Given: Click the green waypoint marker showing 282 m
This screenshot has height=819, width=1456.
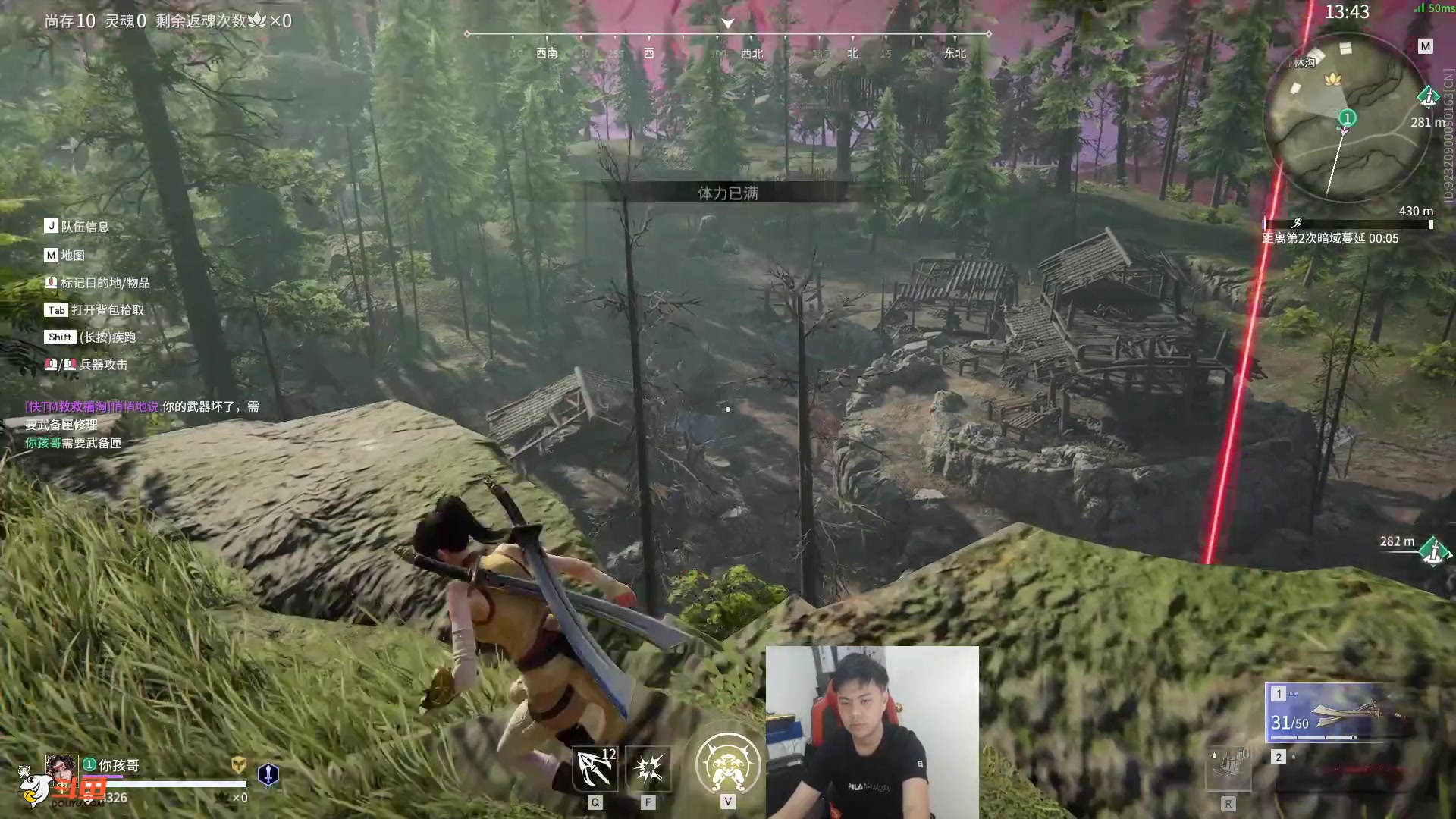Looking at the screenshot, I should pos(1433,551).
